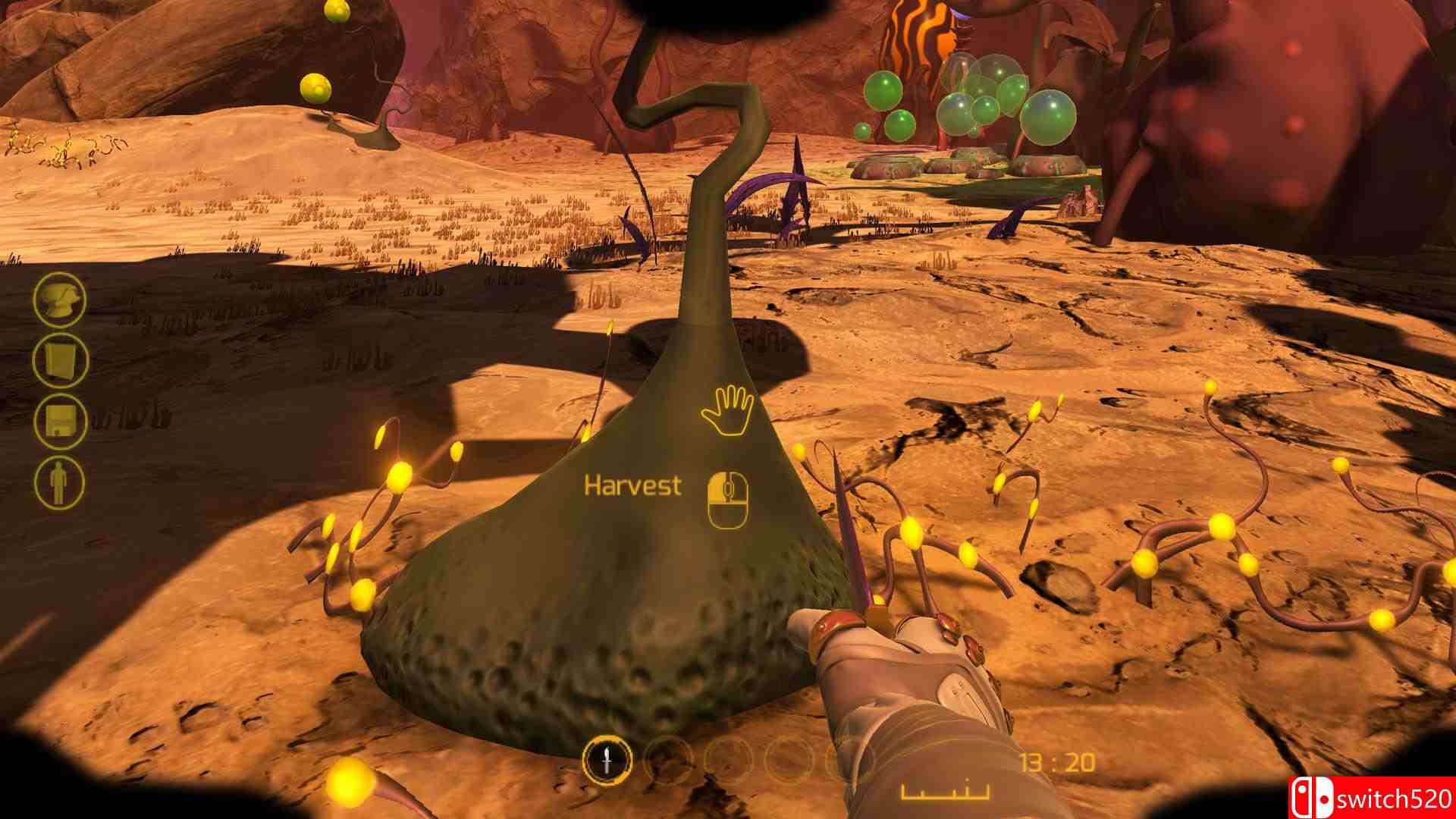Screen dimensions: 1456x819
Task: Click the mouse button icon beside Harvest
Action: (x=730, y=497)
